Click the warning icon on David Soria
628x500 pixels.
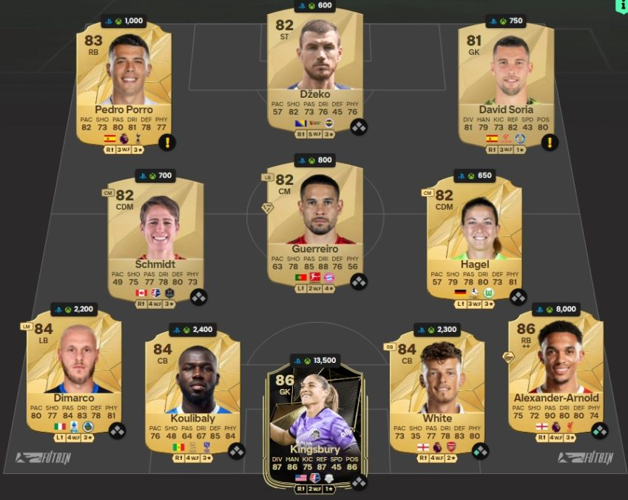(x=548, y=142)
